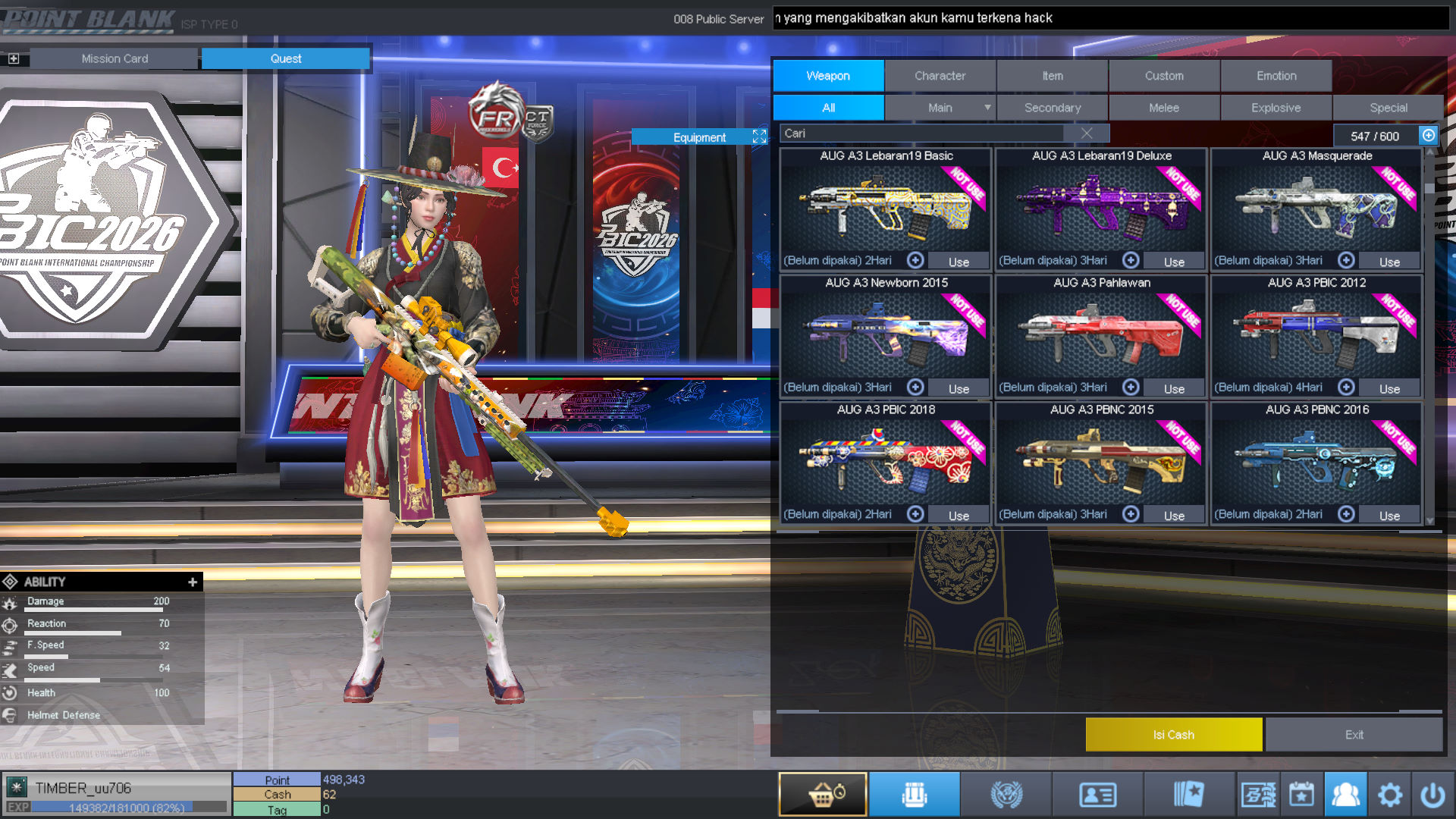The height and width of the screenshot is (819, 1456).
Task: Open the Mission Card tab
Action: 115,58
